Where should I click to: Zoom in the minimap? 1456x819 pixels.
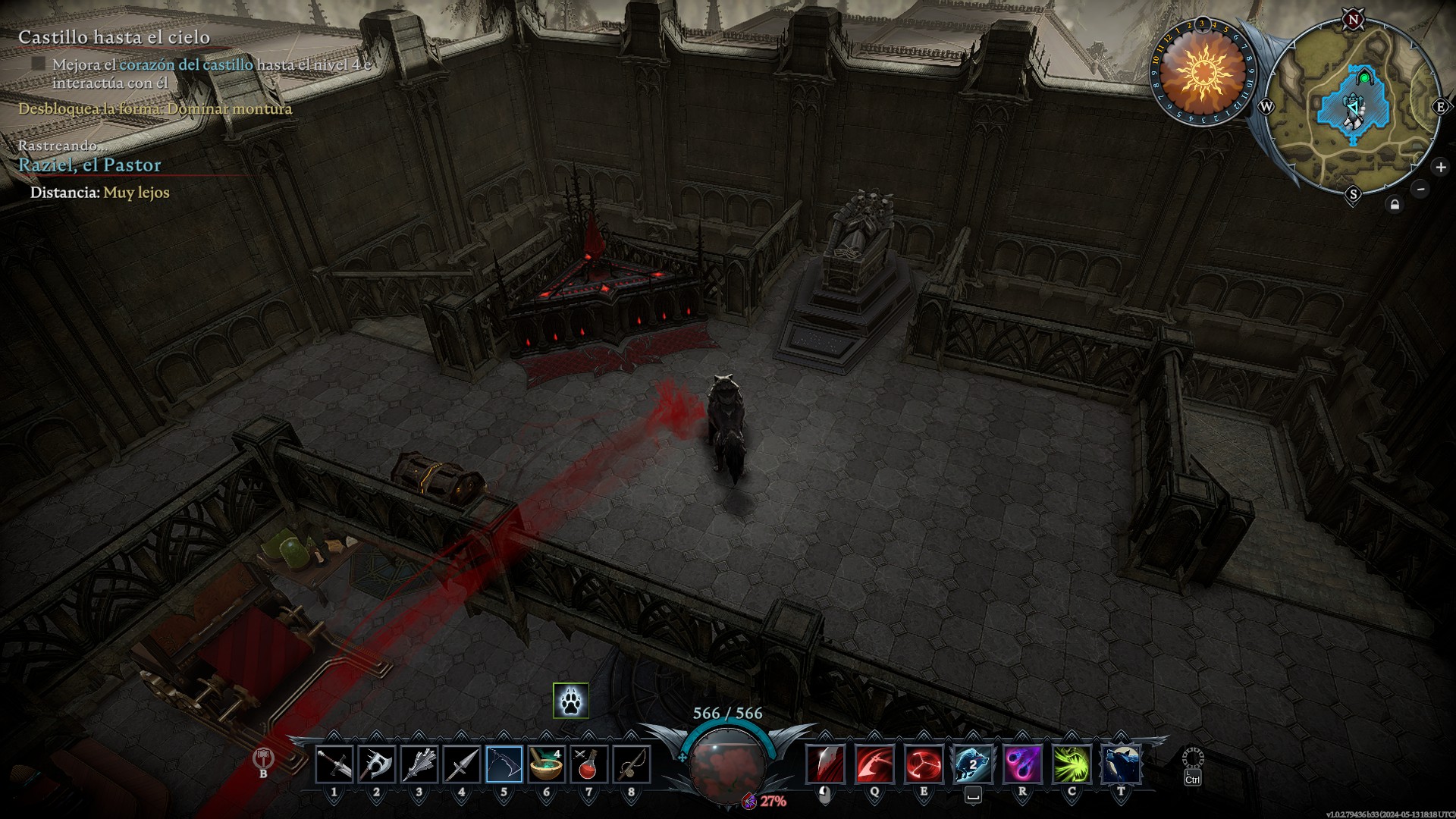click(1440, 167)
